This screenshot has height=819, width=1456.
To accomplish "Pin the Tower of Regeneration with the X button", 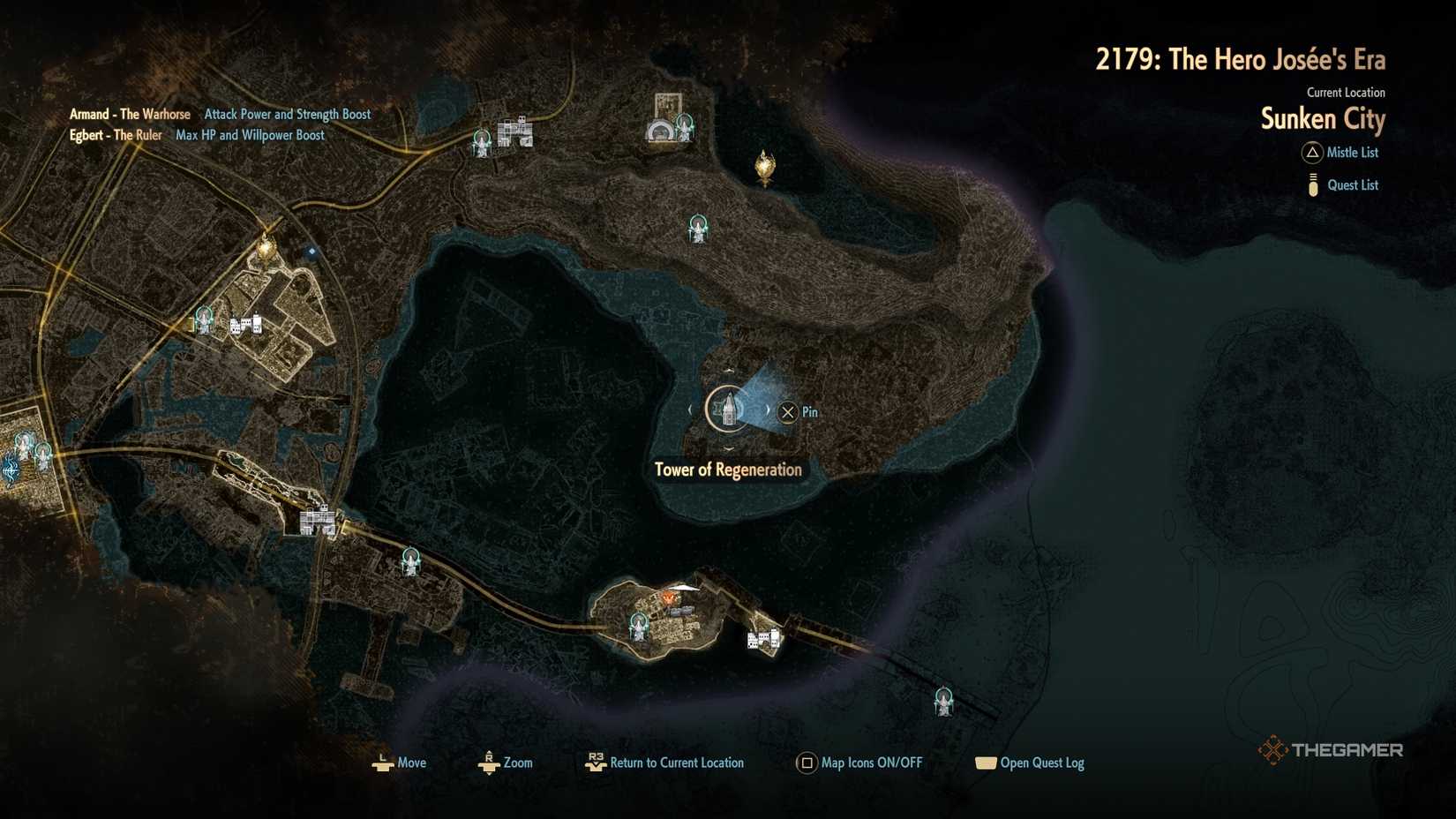I will click(x=785, y=411).
